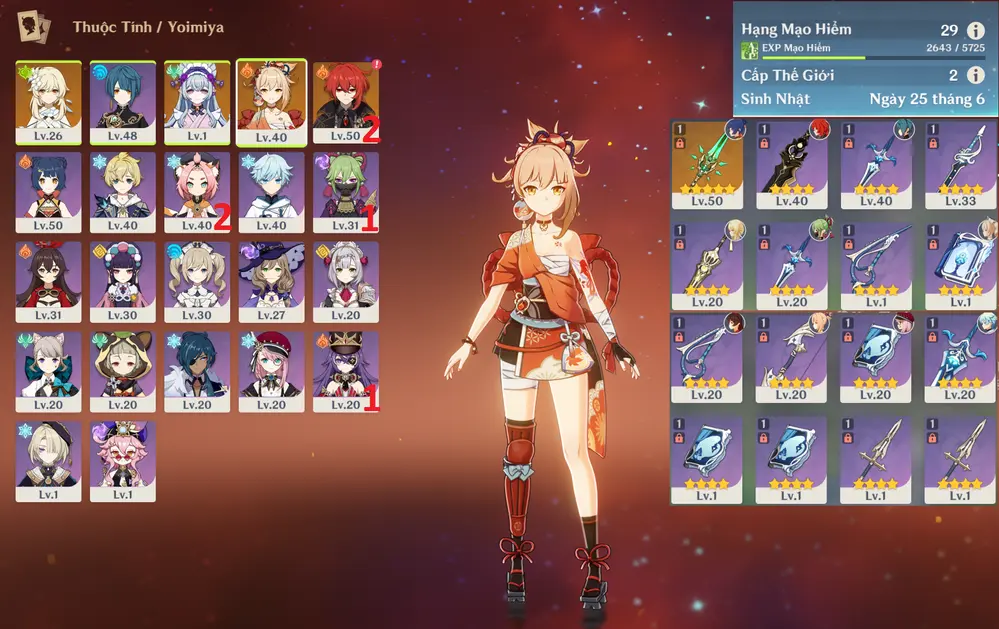
Task: Pick Diluc's red-haired portrait
Action: point(345,102)
